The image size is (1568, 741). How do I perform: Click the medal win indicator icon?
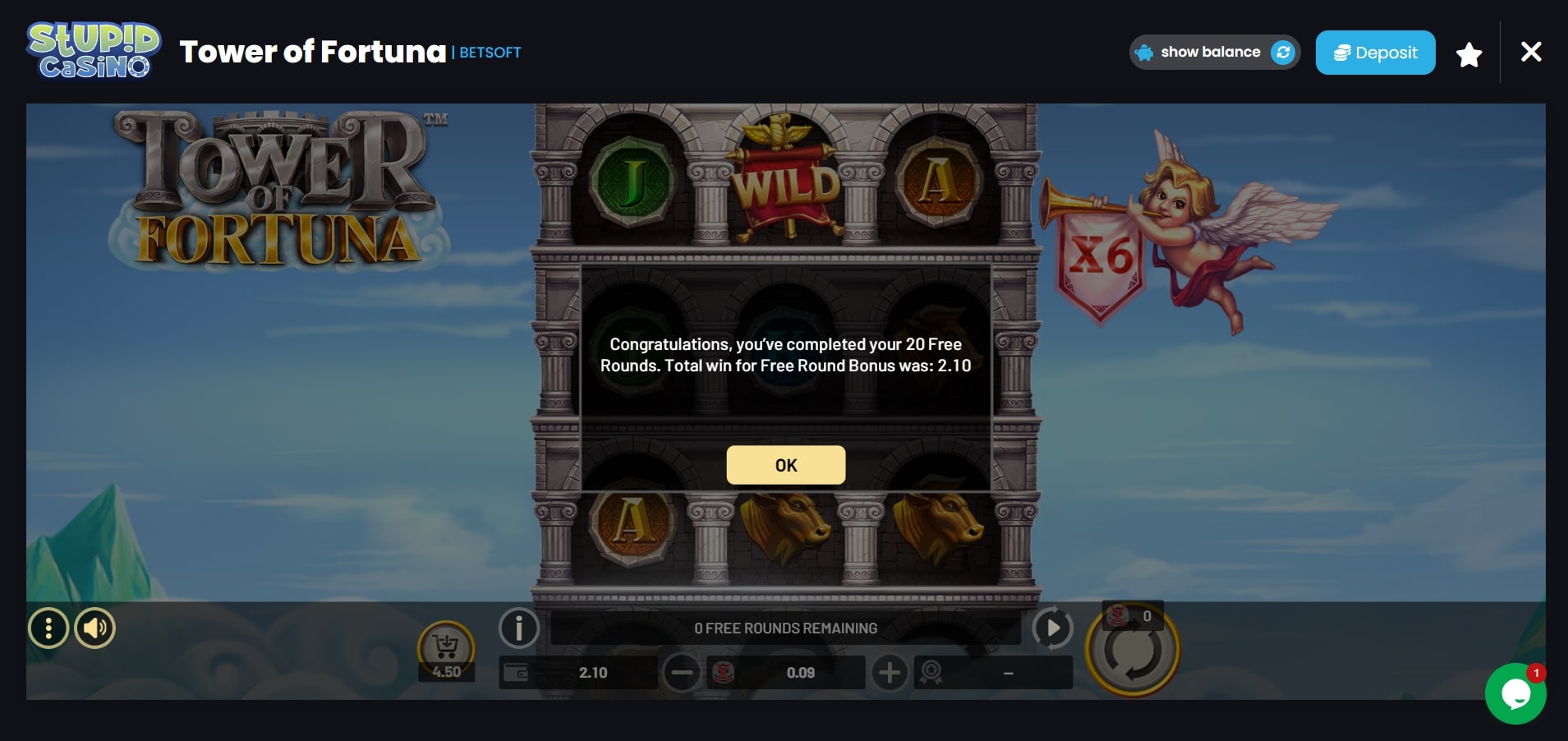click(932, 672)
